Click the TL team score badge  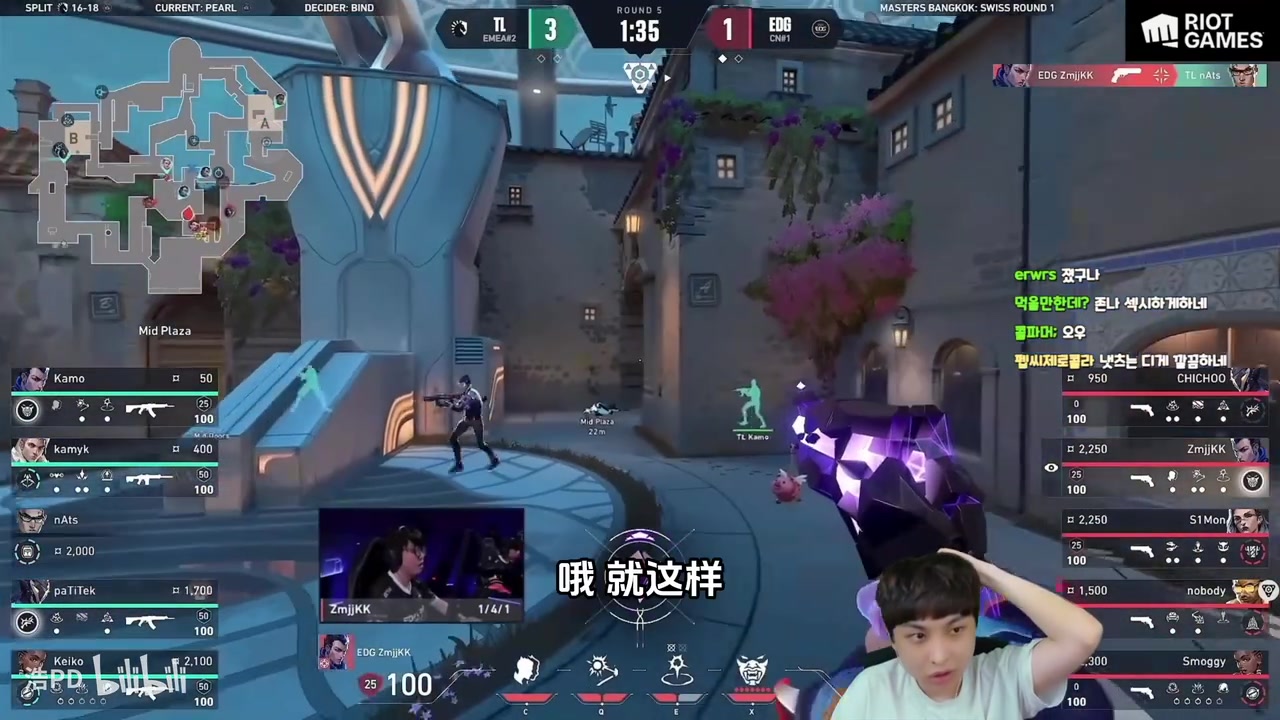point(550,30)
